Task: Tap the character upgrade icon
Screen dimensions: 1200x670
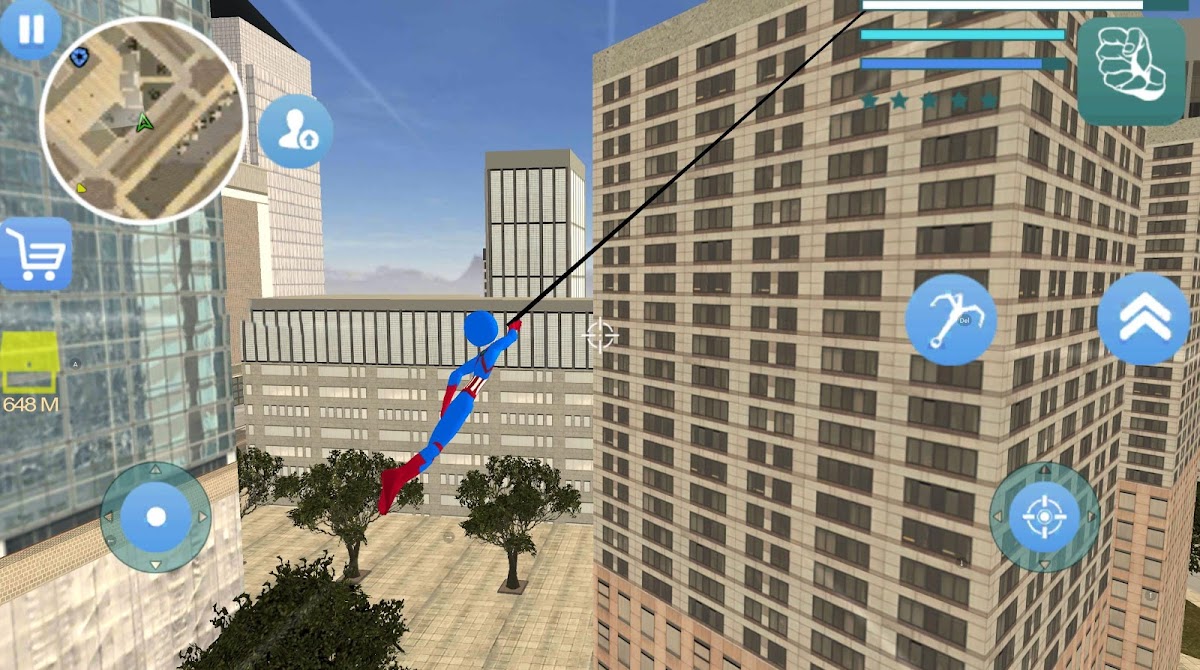Action: [296, 132]
